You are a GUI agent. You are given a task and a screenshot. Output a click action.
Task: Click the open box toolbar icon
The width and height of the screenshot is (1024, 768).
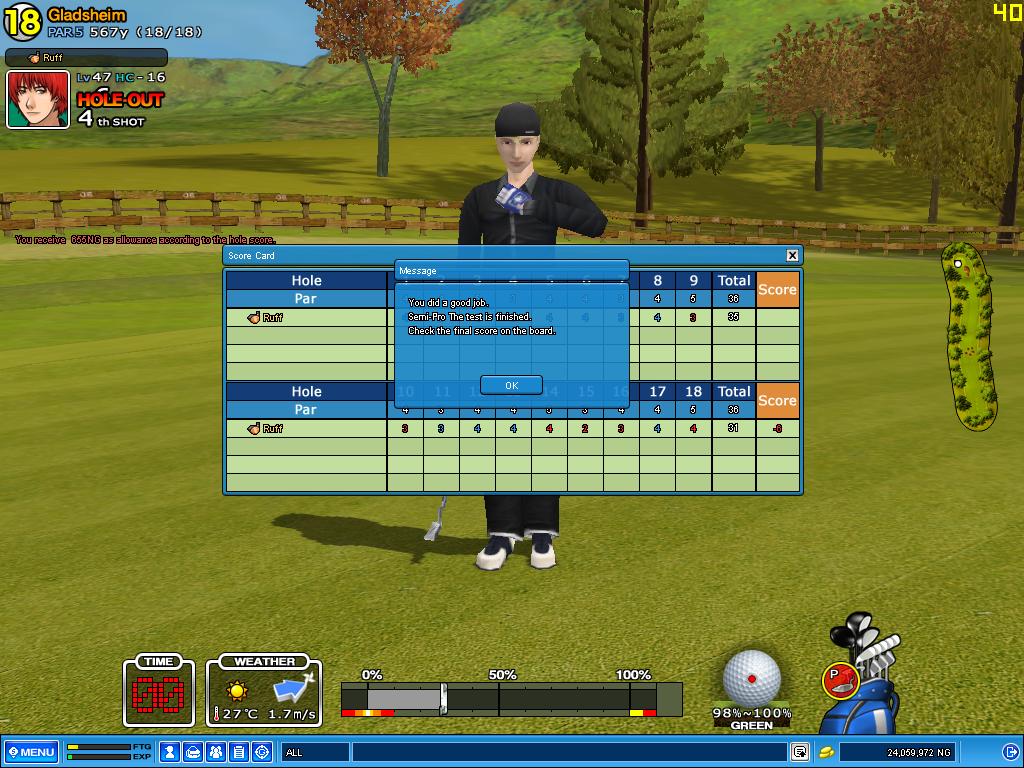tap(193, 752)
